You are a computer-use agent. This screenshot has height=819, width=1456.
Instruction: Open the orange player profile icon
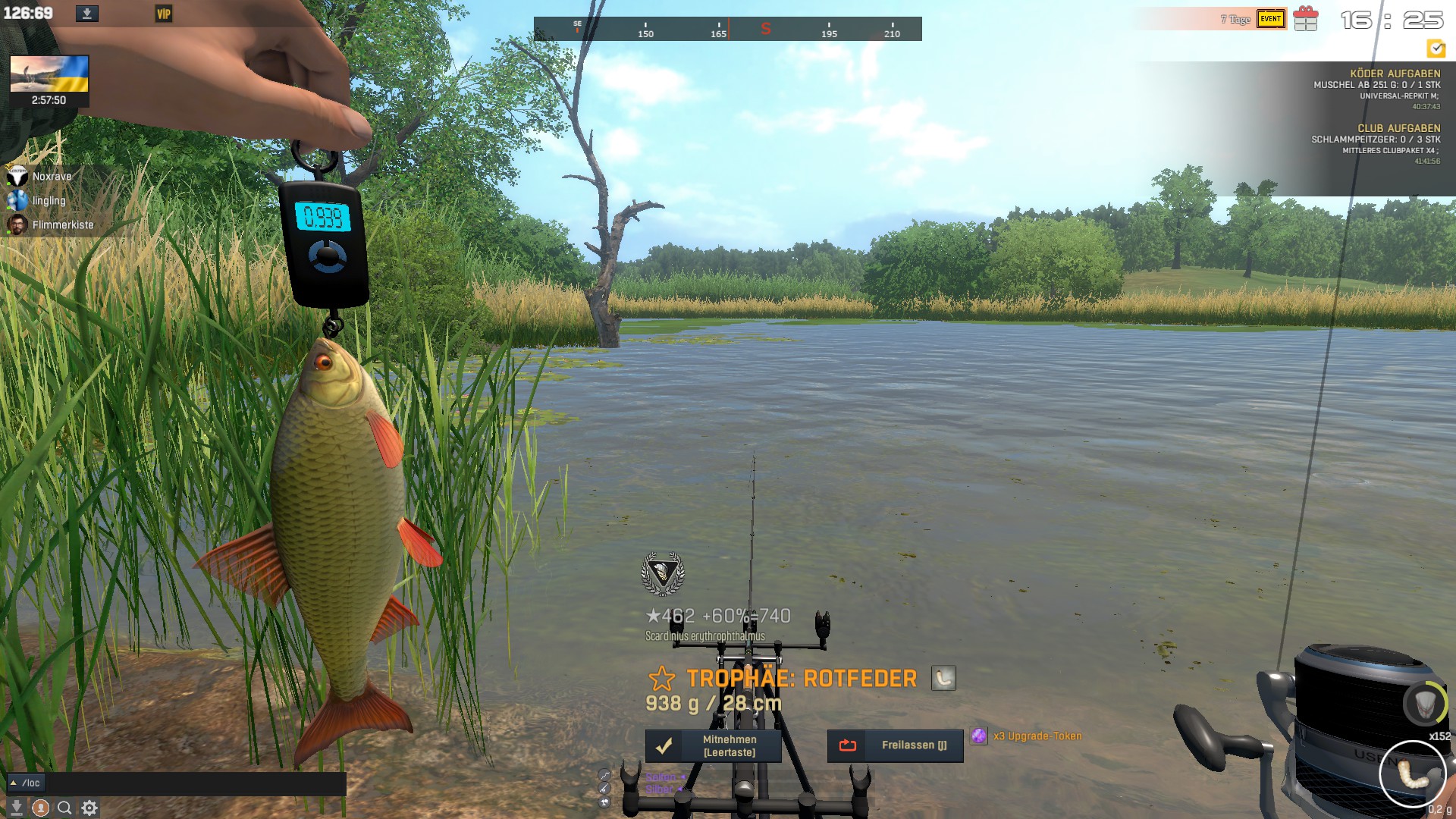(41, 808)
